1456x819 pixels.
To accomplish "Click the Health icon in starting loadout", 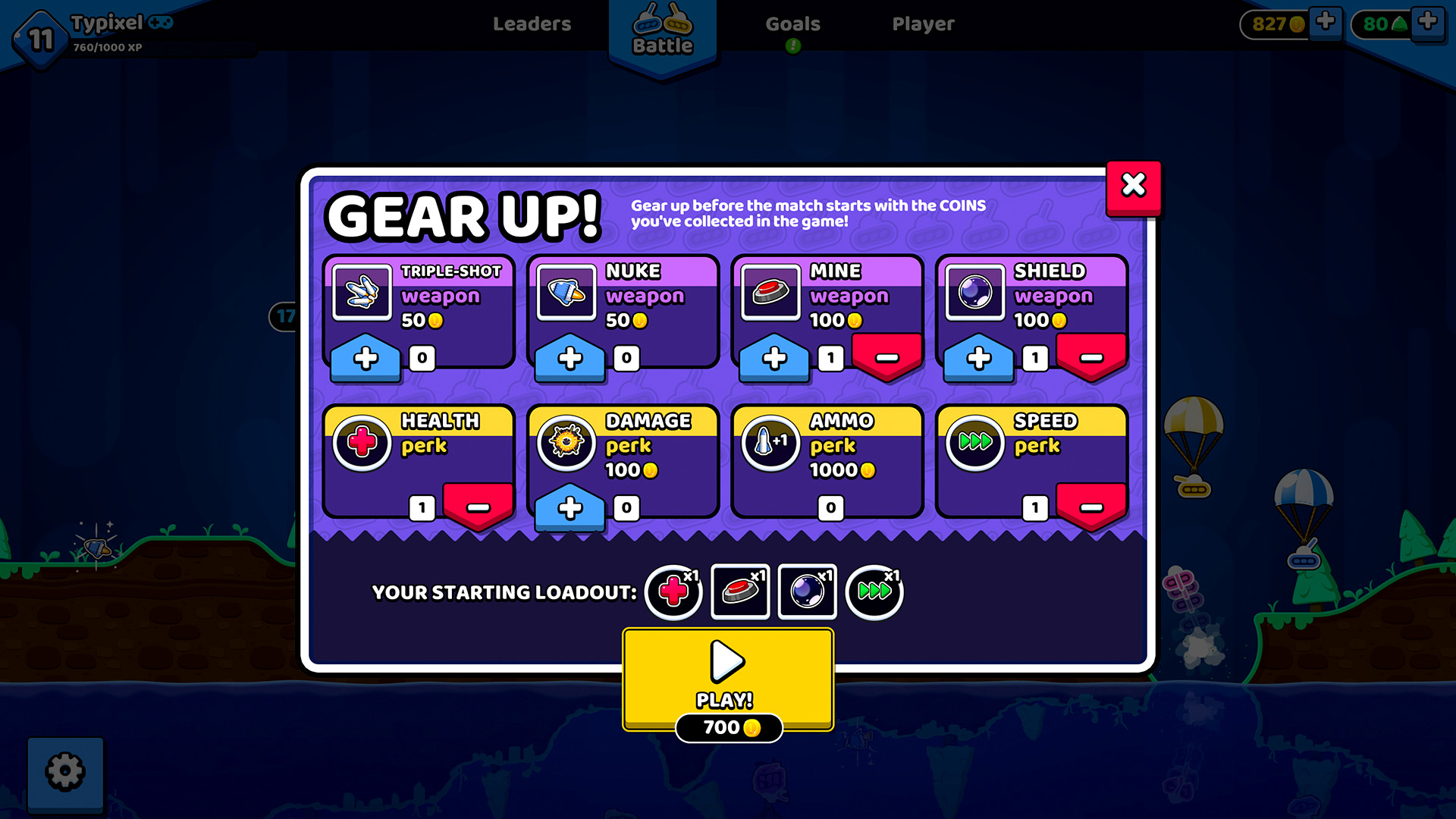I will pos(672,592).
